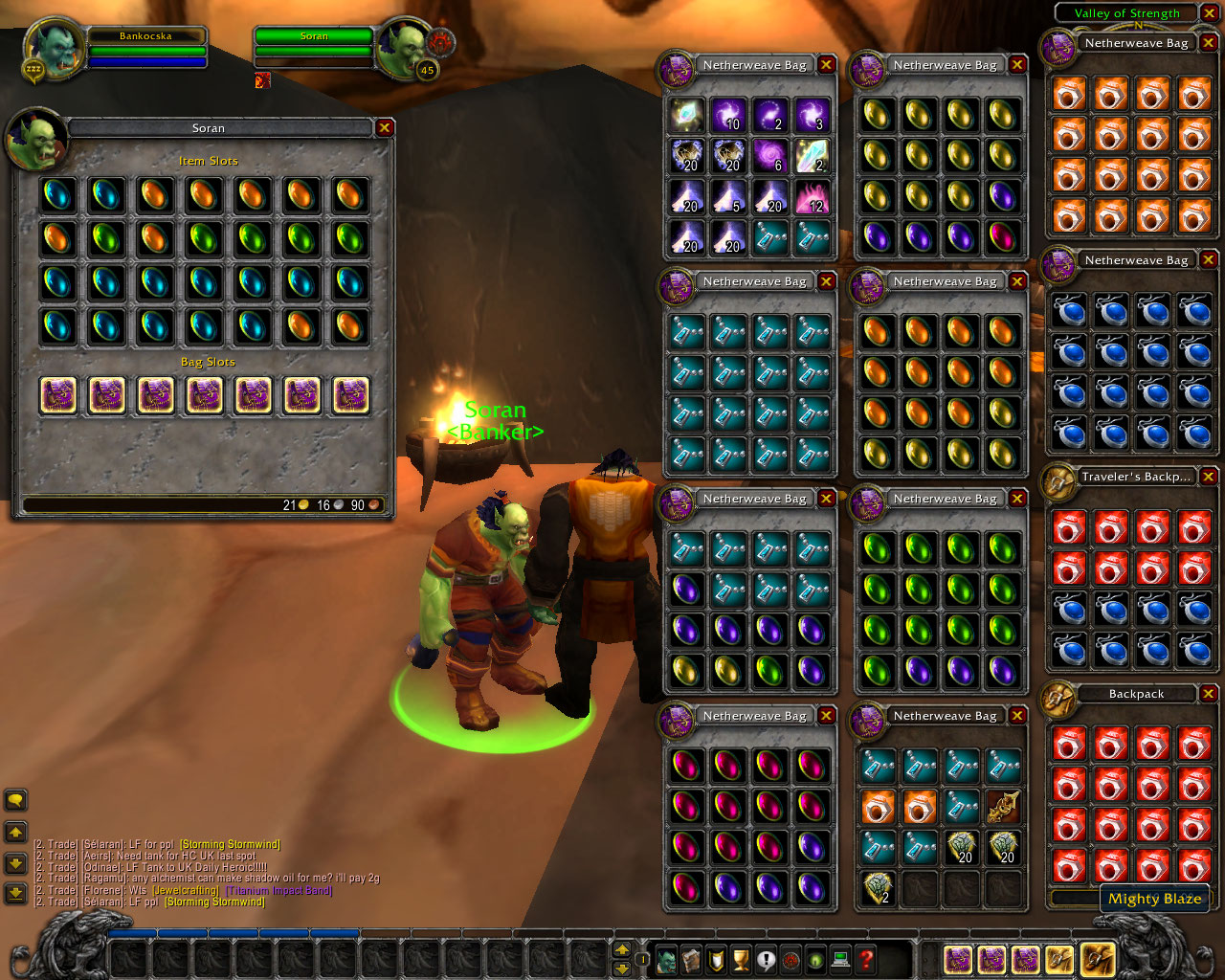
Task: Open the character info micro button
Action: pos(667,959)
